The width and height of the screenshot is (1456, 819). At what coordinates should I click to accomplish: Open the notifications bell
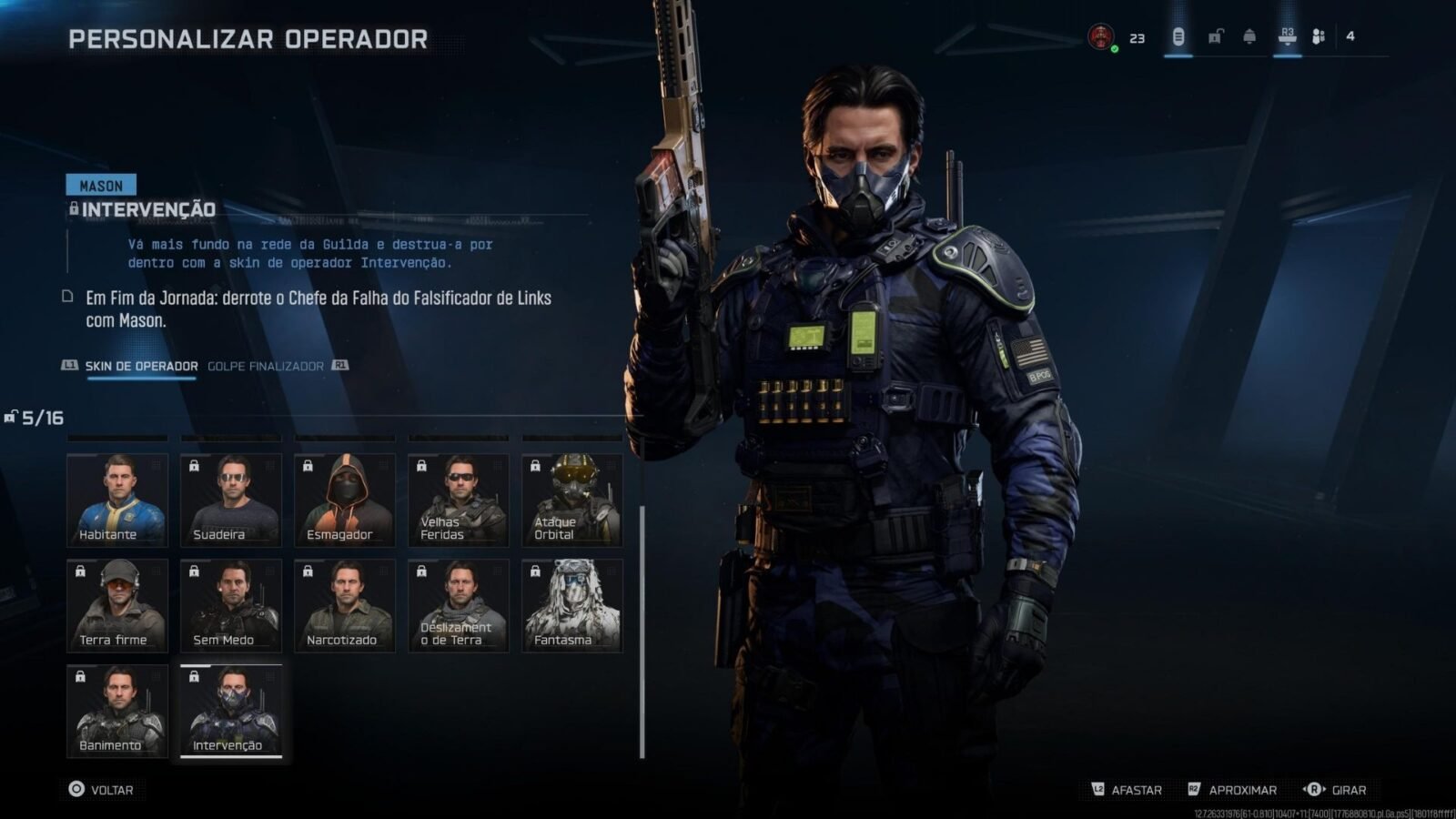tap(1249, 36)
